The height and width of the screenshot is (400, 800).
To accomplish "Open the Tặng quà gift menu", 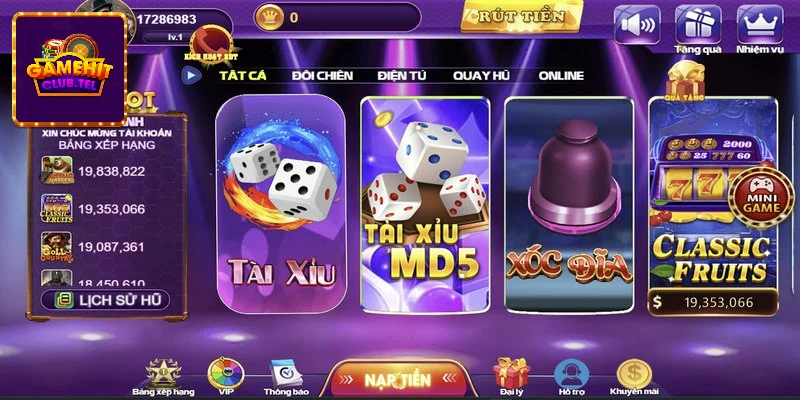I will click(698, 26).
